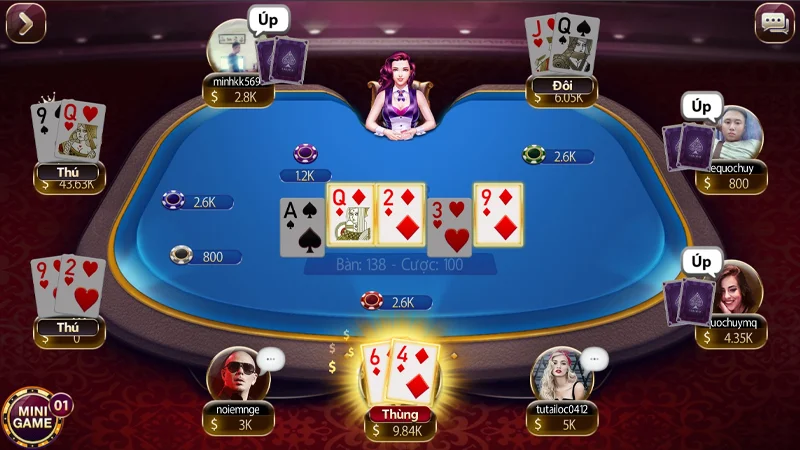
Task: Select the Queen of diamonds community card
Action: (x=348, y=215)
